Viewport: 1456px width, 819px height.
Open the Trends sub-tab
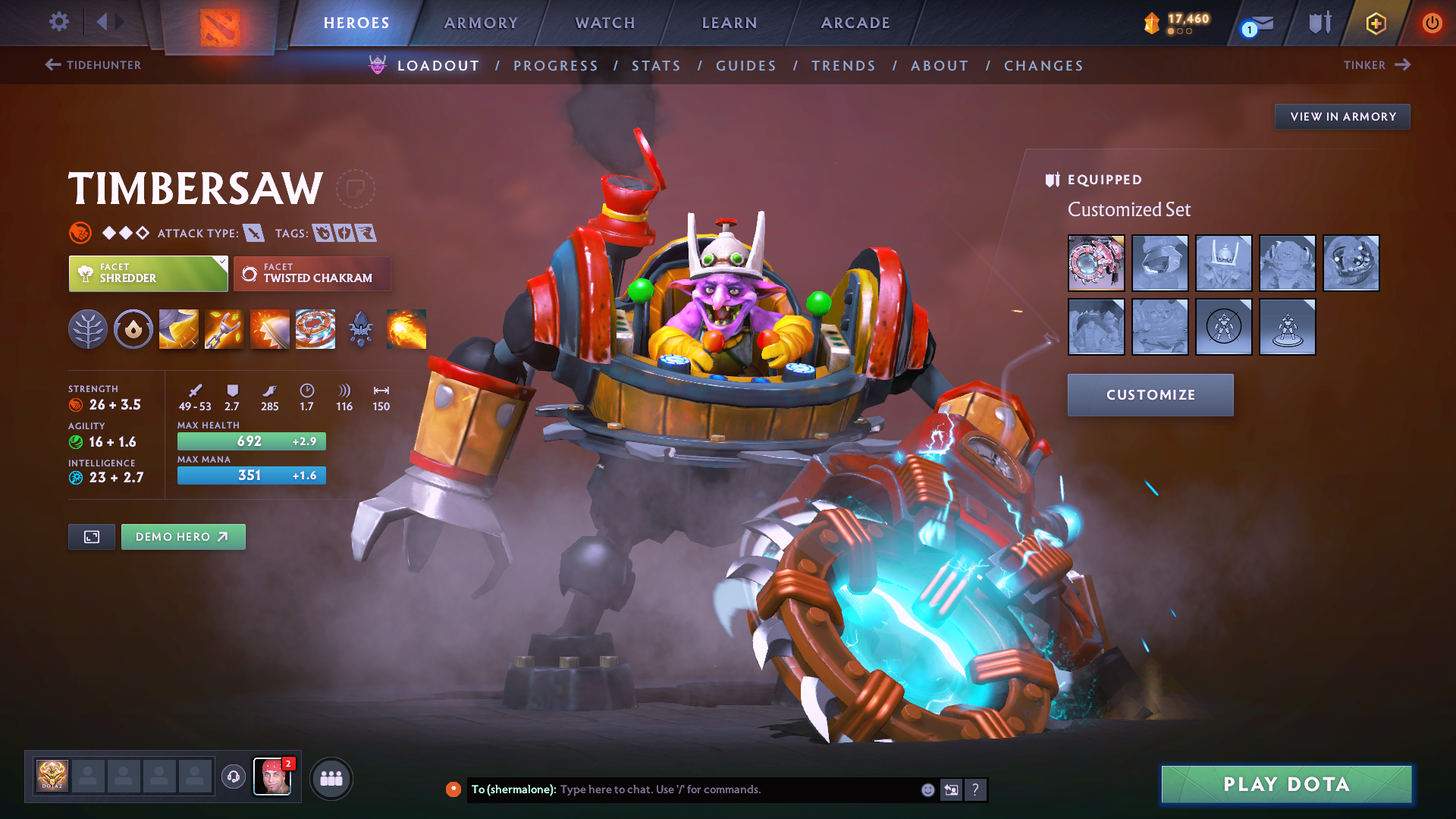[x=843, y=66]
